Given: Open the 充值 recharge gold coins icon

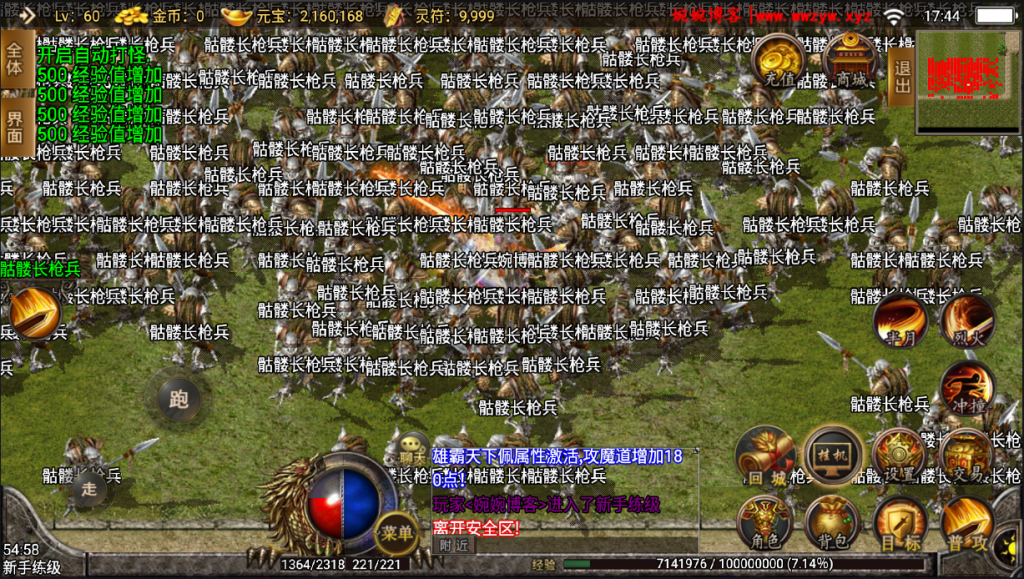Looking at the screenshot, I should coord(781,61).
